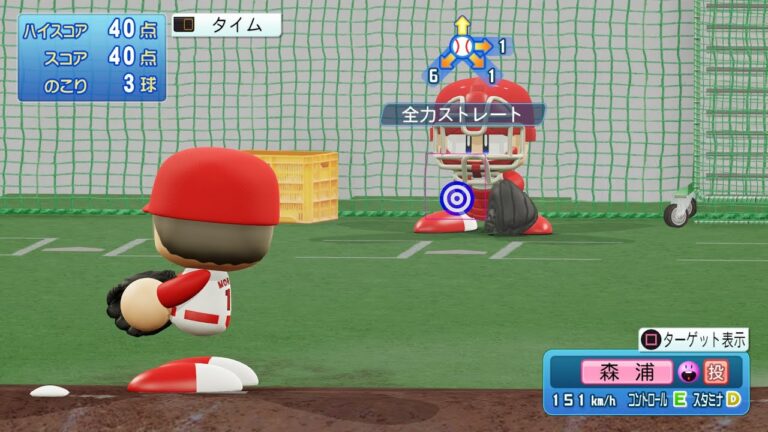Choose the 全力ストレート pitch label
Image resolution: width=768 pixels, height=432 pixels.
point(462,114)
